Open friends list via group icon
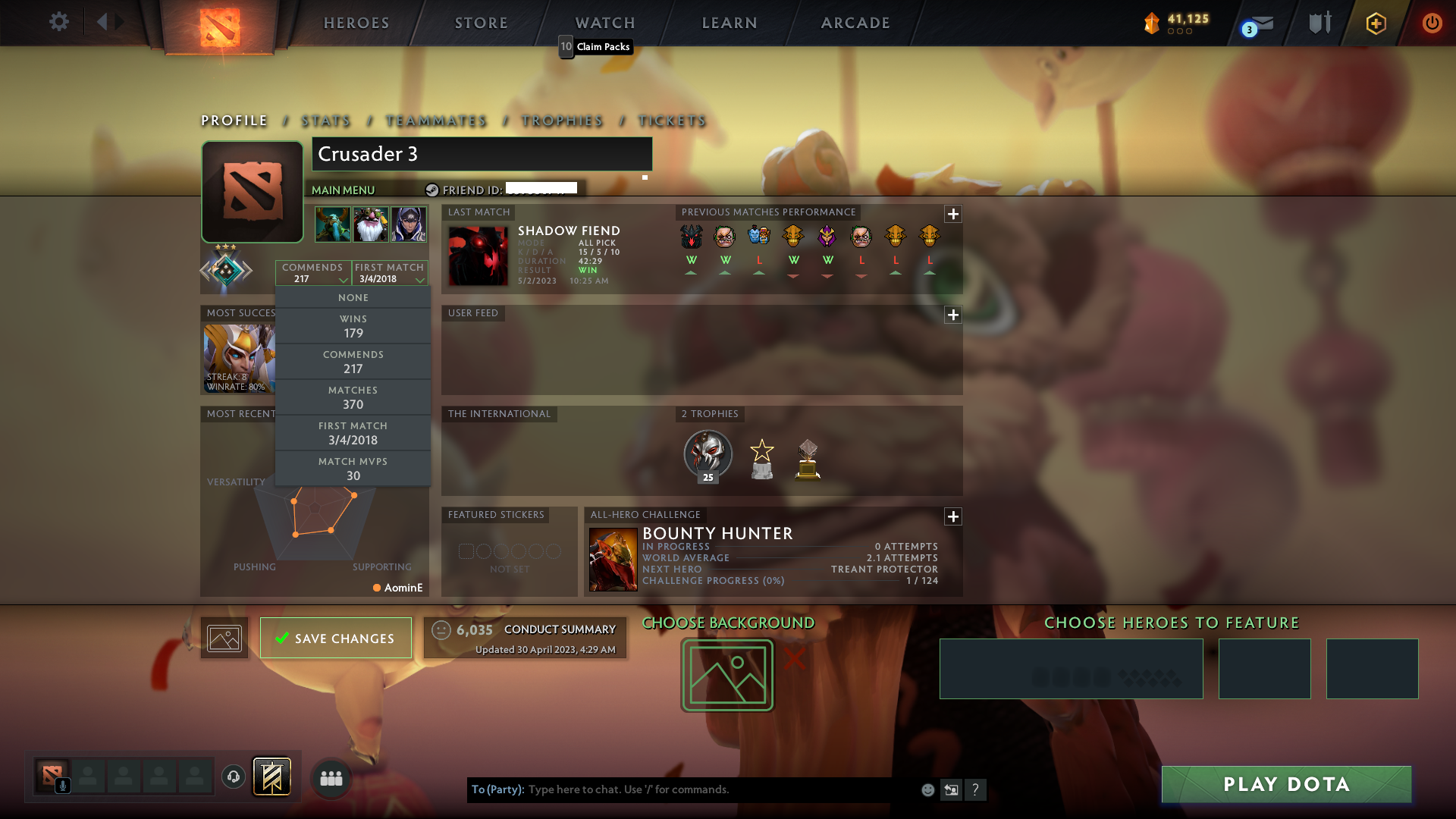Image resolution: width=1456 pixels, height=819 pixels. pyautogui.click(x=331, y=777)
